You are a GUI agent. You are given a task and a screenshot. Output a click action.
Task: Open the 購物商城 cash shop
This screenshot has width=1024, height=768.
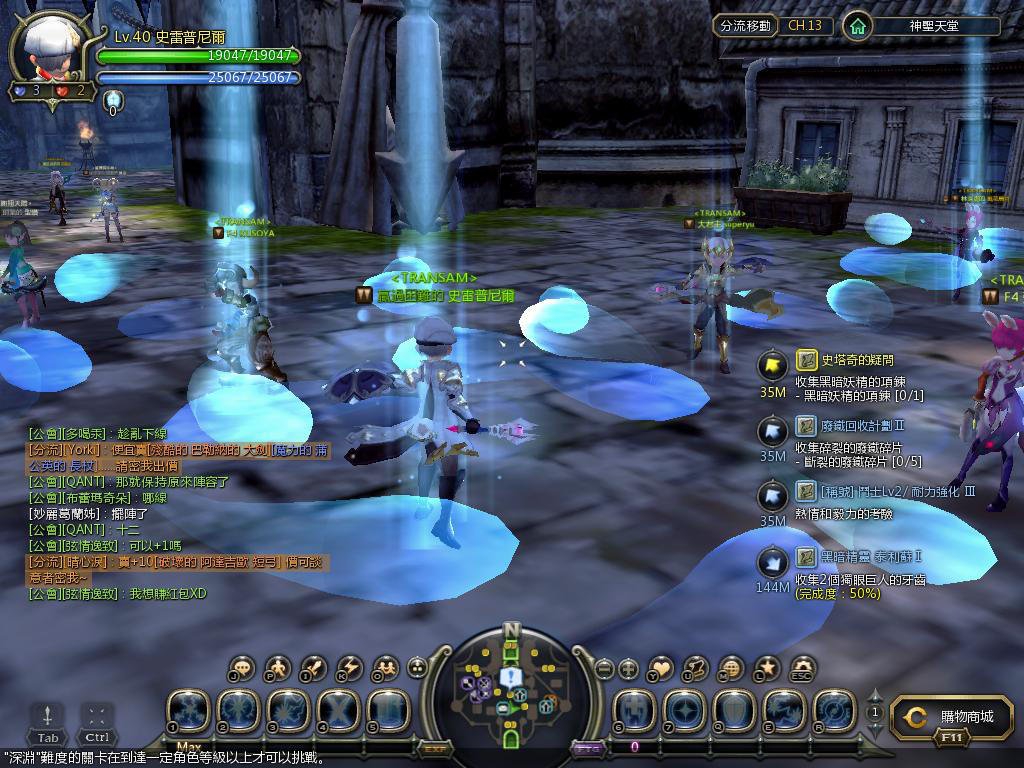tap(956, 717)
